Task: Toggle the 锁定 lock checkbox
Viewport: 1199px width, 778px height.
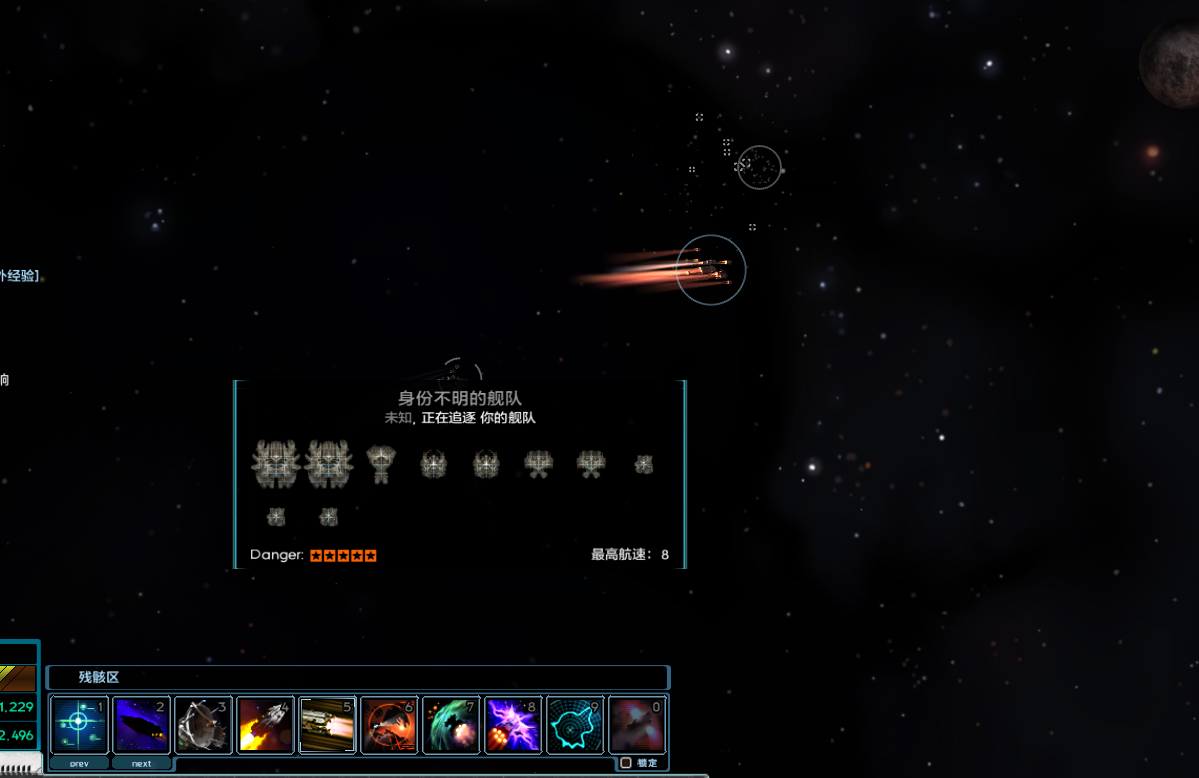Action: point(626,763)
